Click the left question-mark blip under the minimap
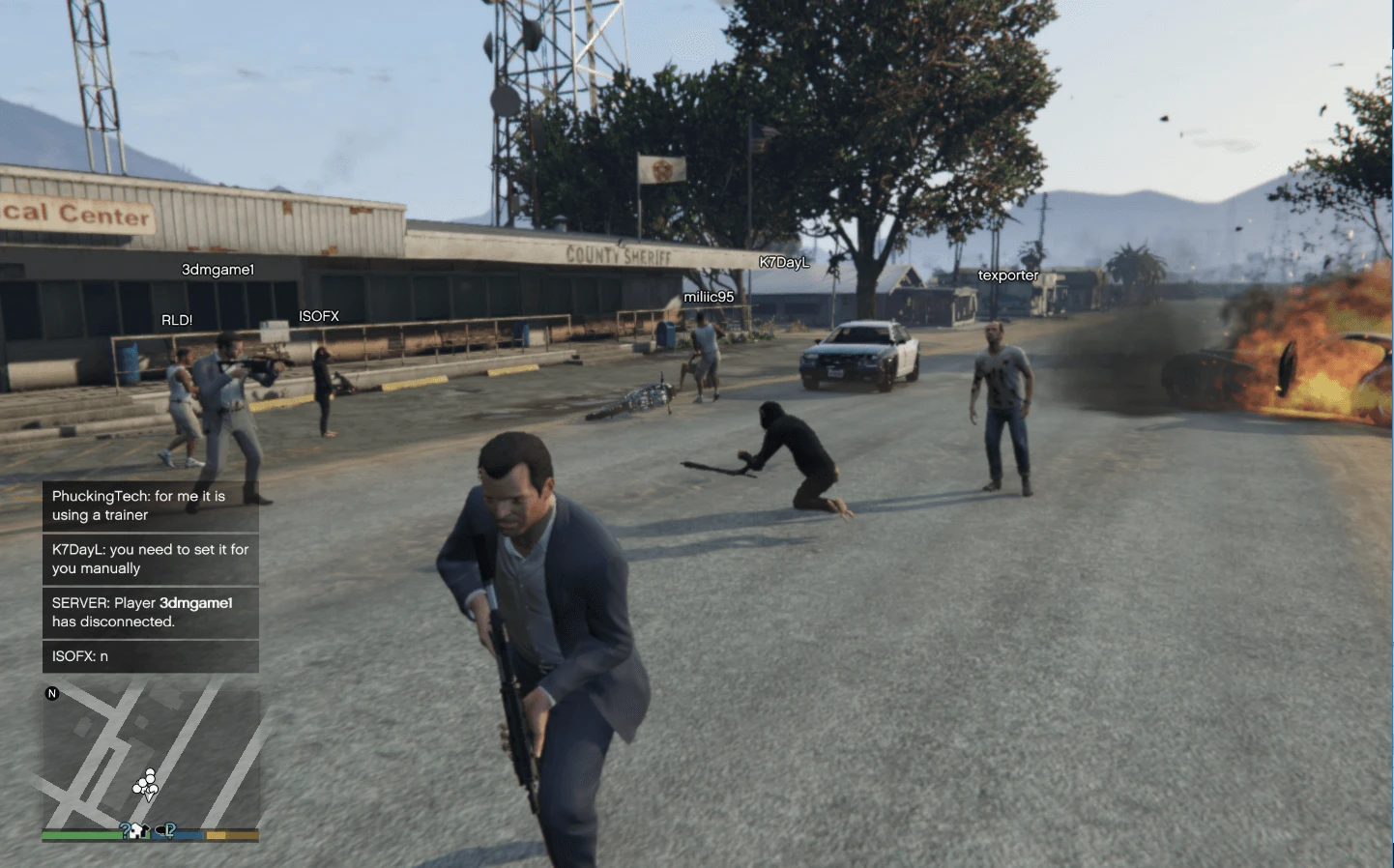The image size is (1394, 868). [126, 831]
